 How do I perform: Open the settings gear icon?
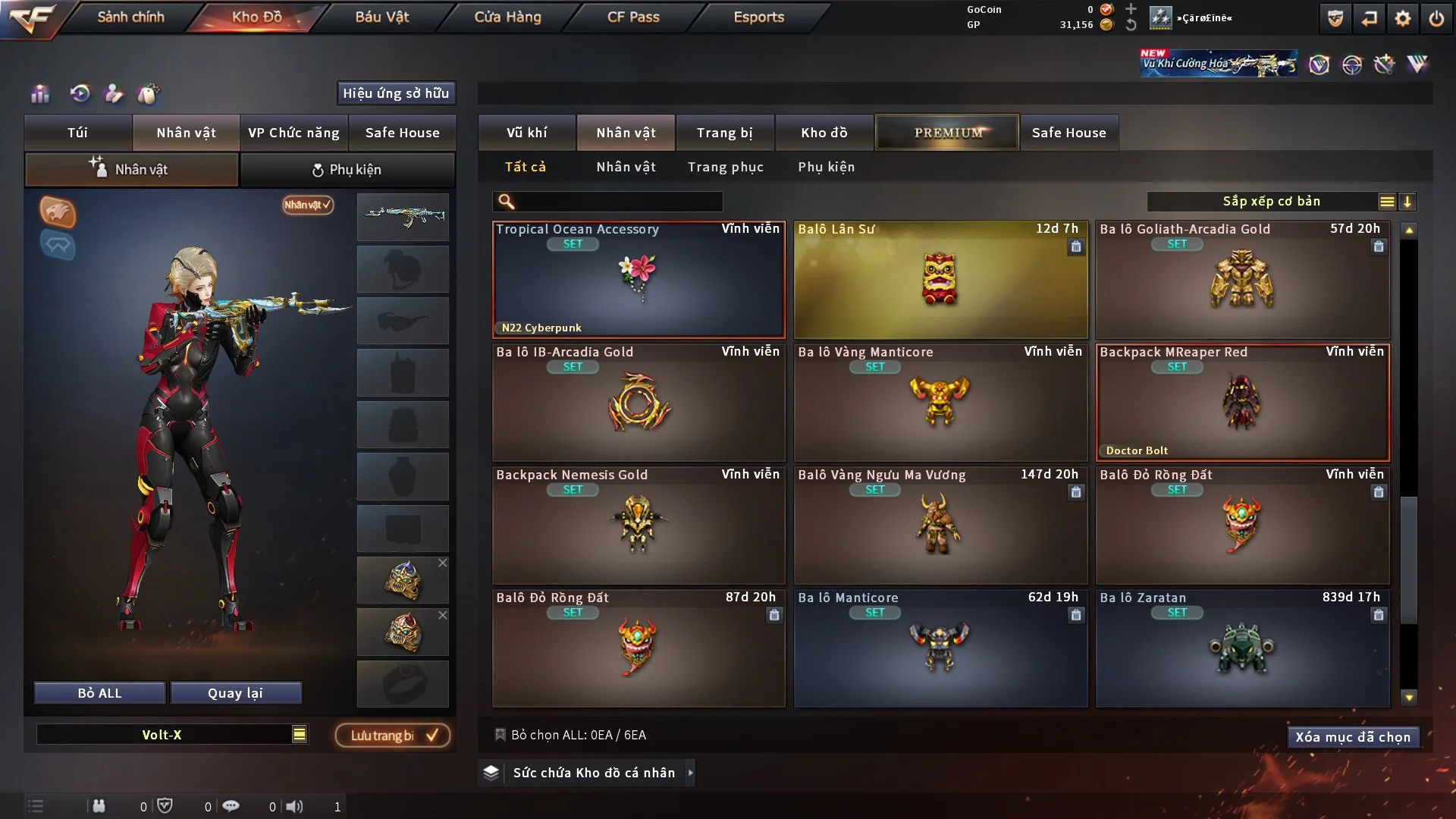coord(1403,18)
